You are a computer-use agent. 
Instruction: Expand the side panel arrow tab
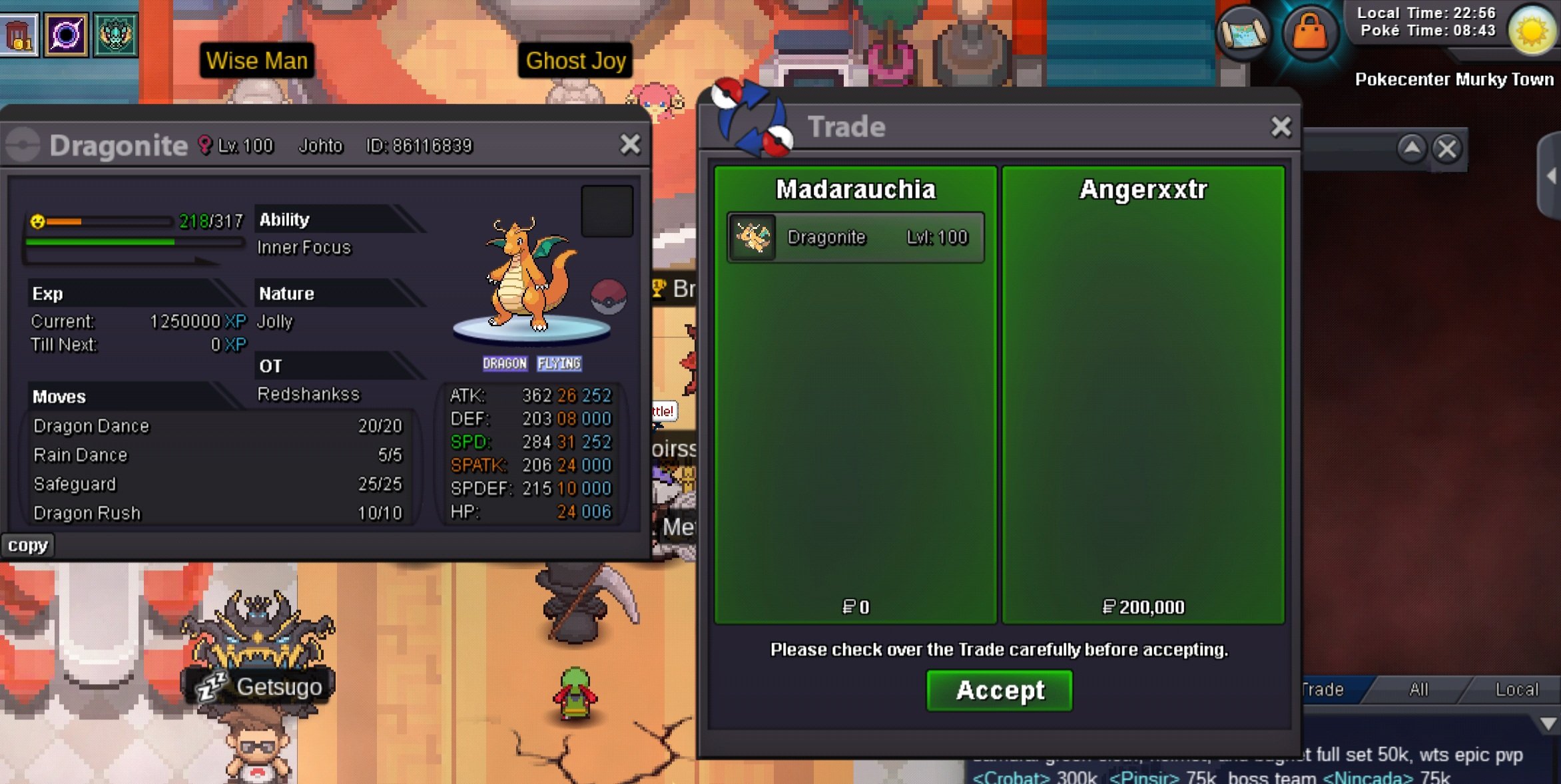(1551, 176)
